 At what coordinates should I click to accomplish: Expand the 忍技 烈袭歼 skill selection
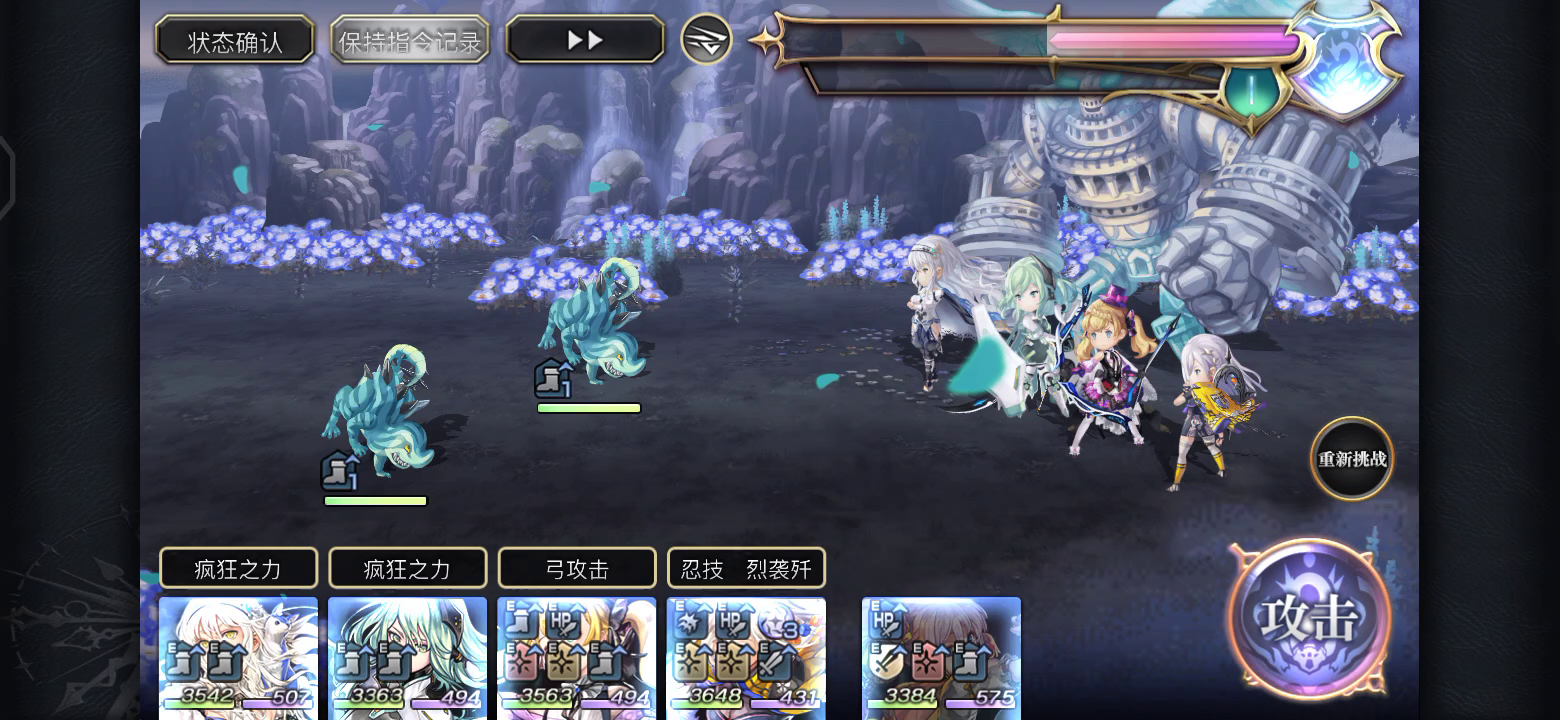(746, 567)
